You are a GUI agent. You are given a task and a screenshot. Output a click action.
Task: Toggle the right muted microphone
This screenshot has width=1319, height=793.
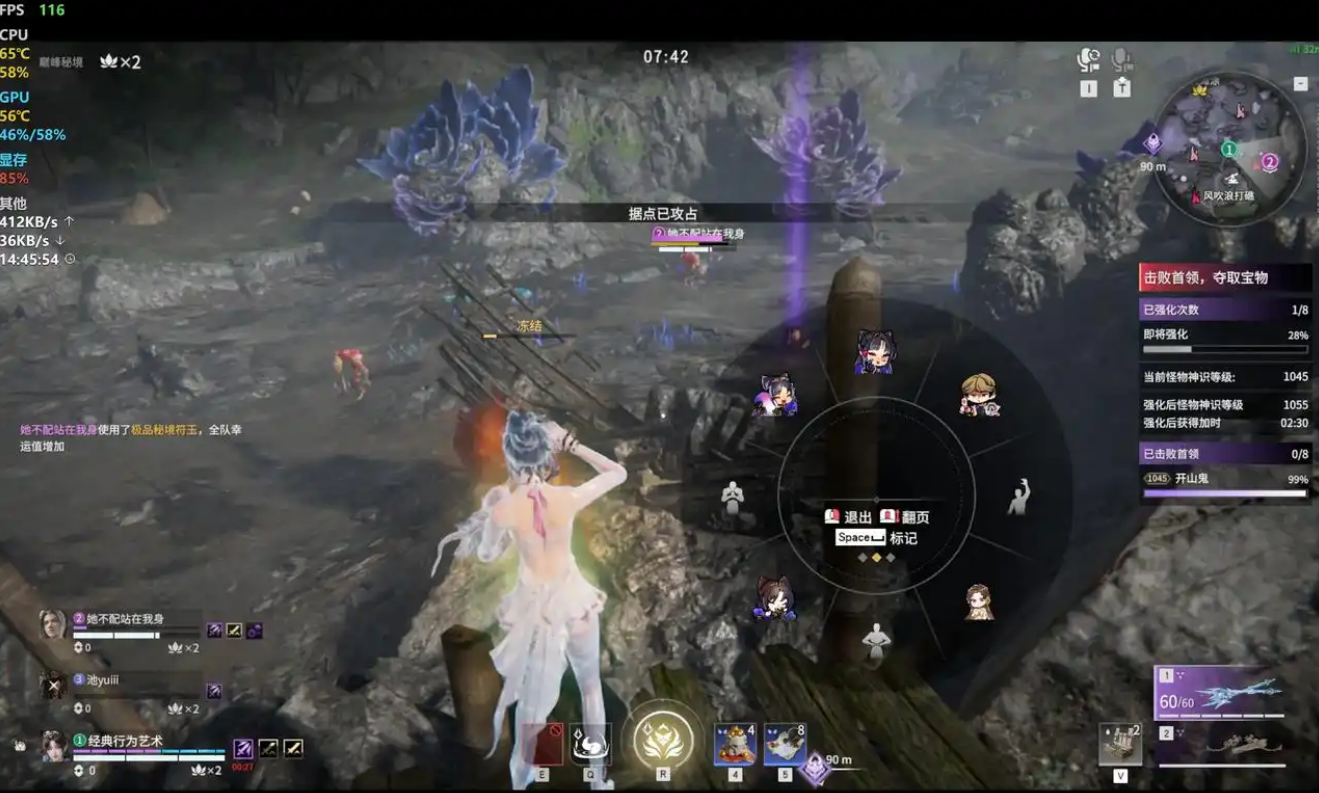[x=1120, y=60]
